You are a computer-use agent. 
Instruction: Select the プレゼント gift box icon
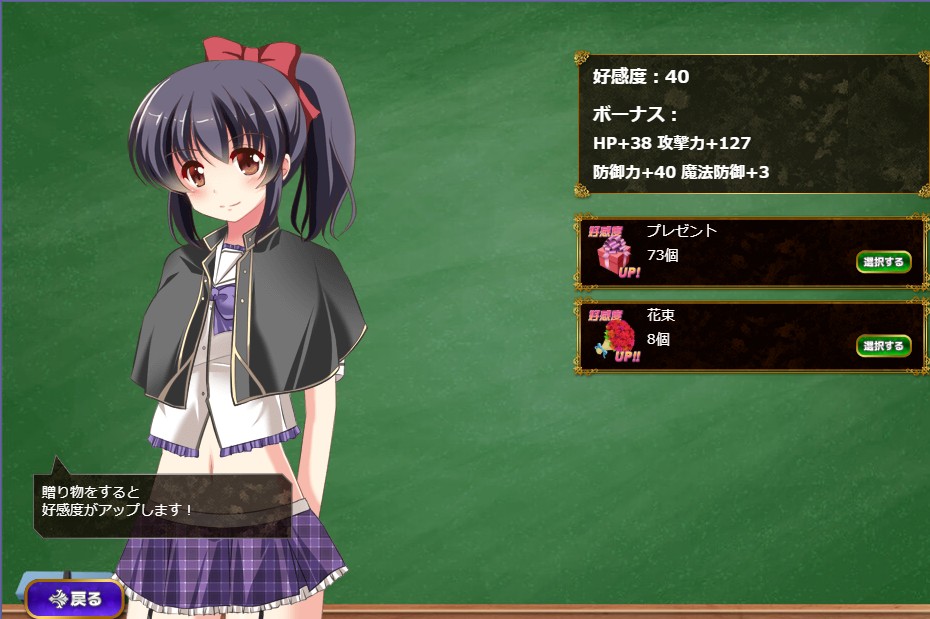pos(612,254)
